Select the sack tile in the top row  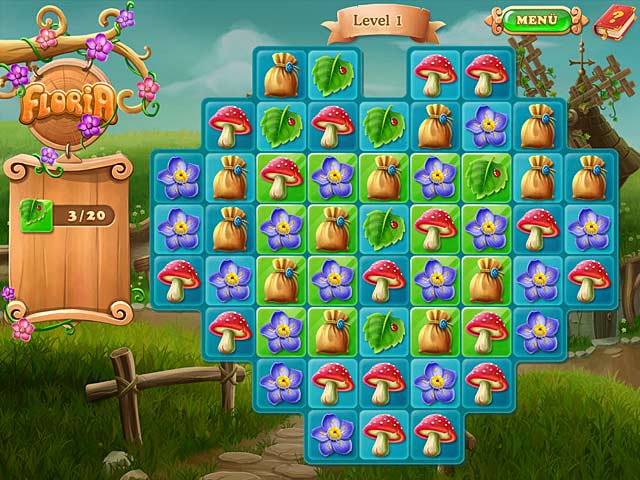click(281, 74)
